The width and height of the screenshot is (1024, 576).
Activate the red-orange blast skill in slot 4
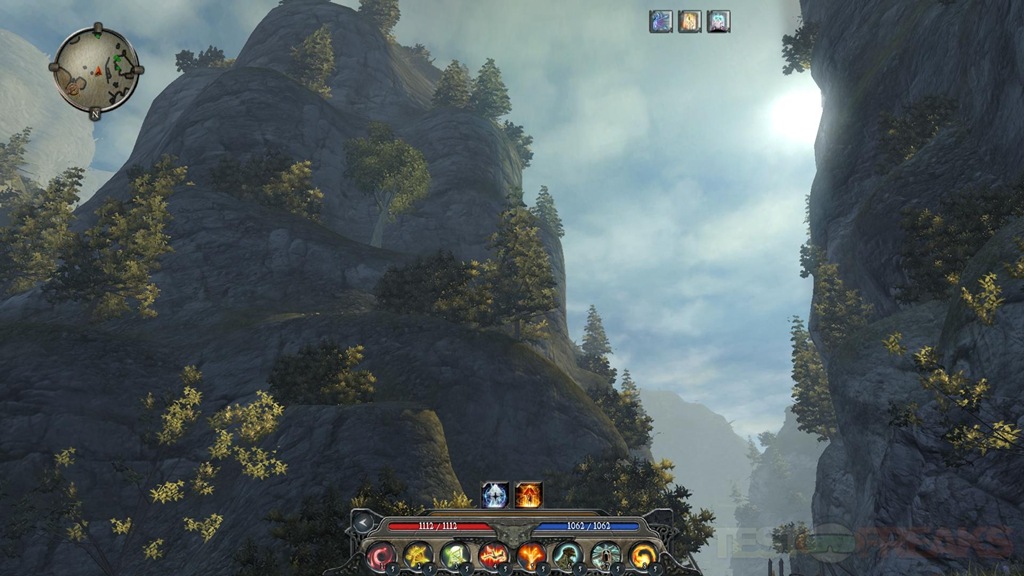pos(493,555)
